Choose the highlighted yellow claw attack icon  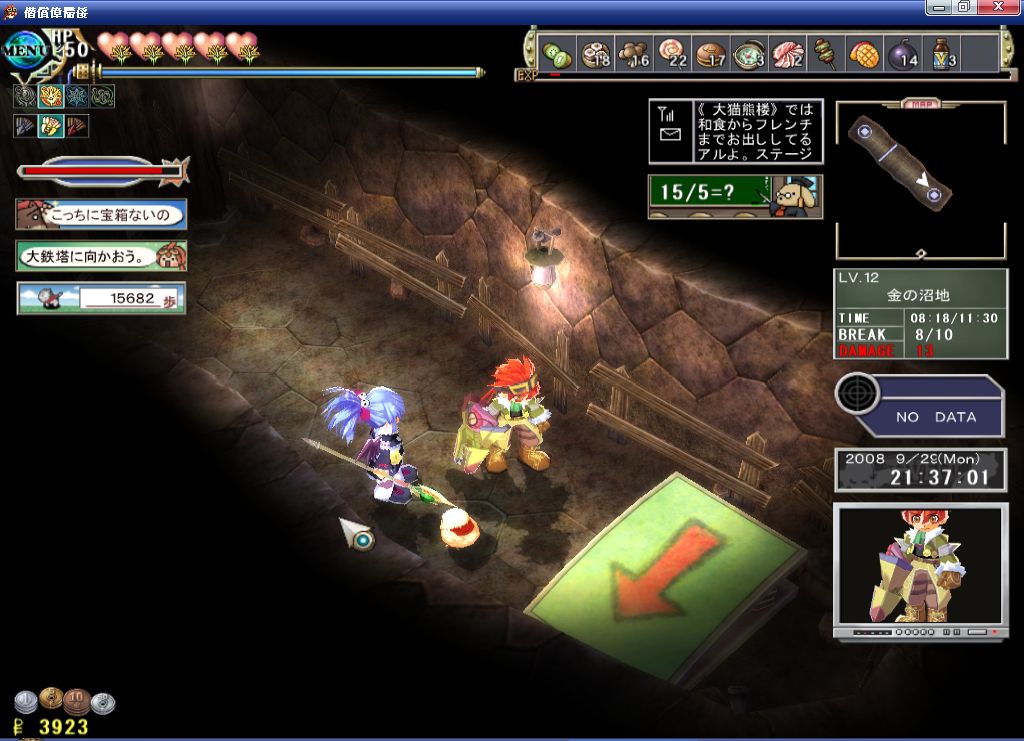(51, 126)
